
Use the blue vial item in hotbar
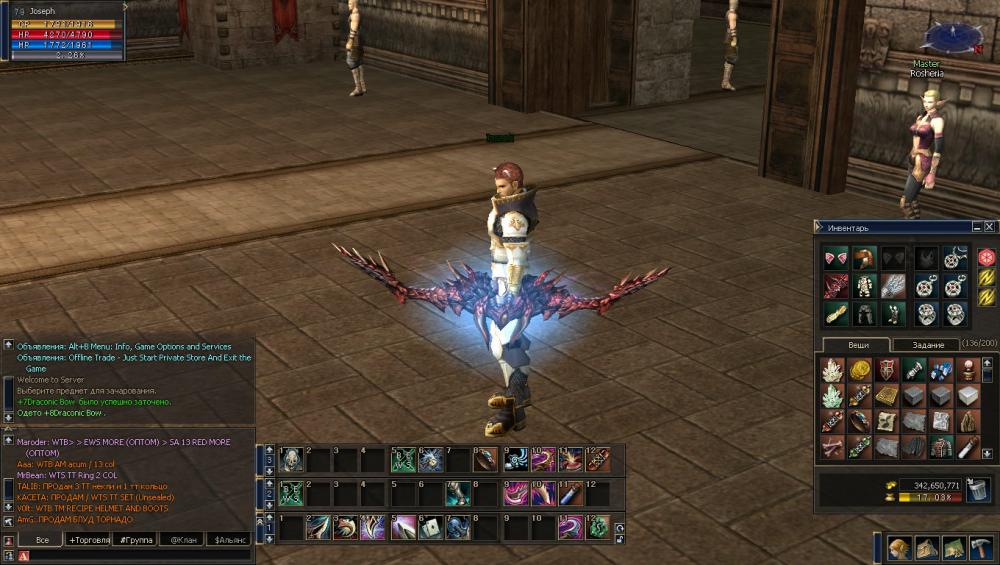coord(570,493)
